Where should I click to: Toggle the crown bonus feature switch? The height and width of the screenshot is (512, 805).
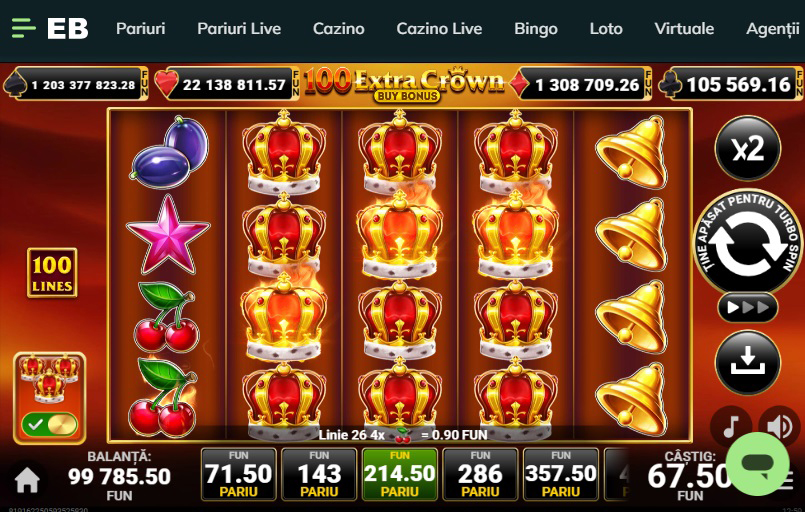(x=50, y=424)
